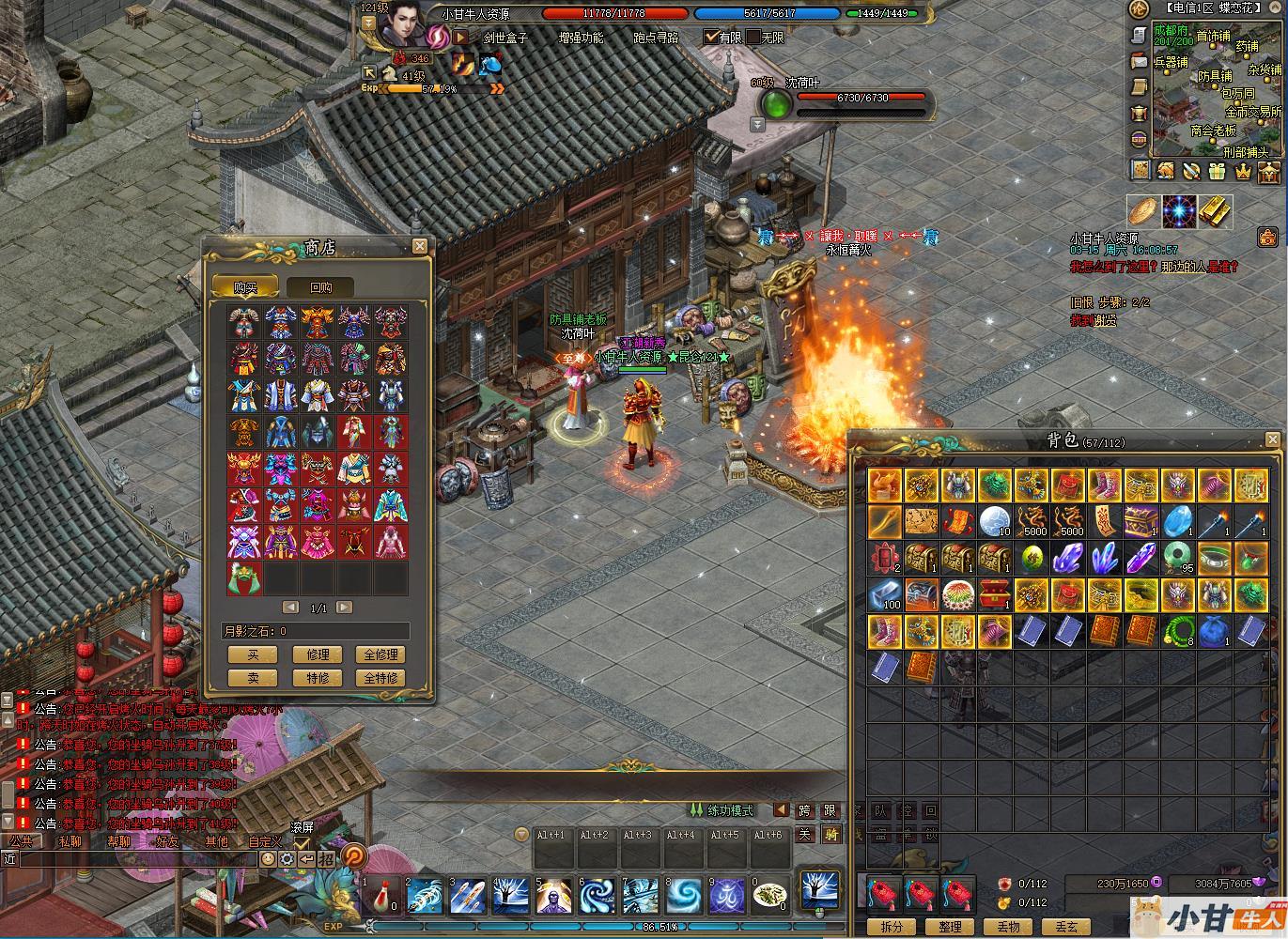Toggle the 有限 checkbox
This screenshot has width=1288, height=939.
coord(711,38)
